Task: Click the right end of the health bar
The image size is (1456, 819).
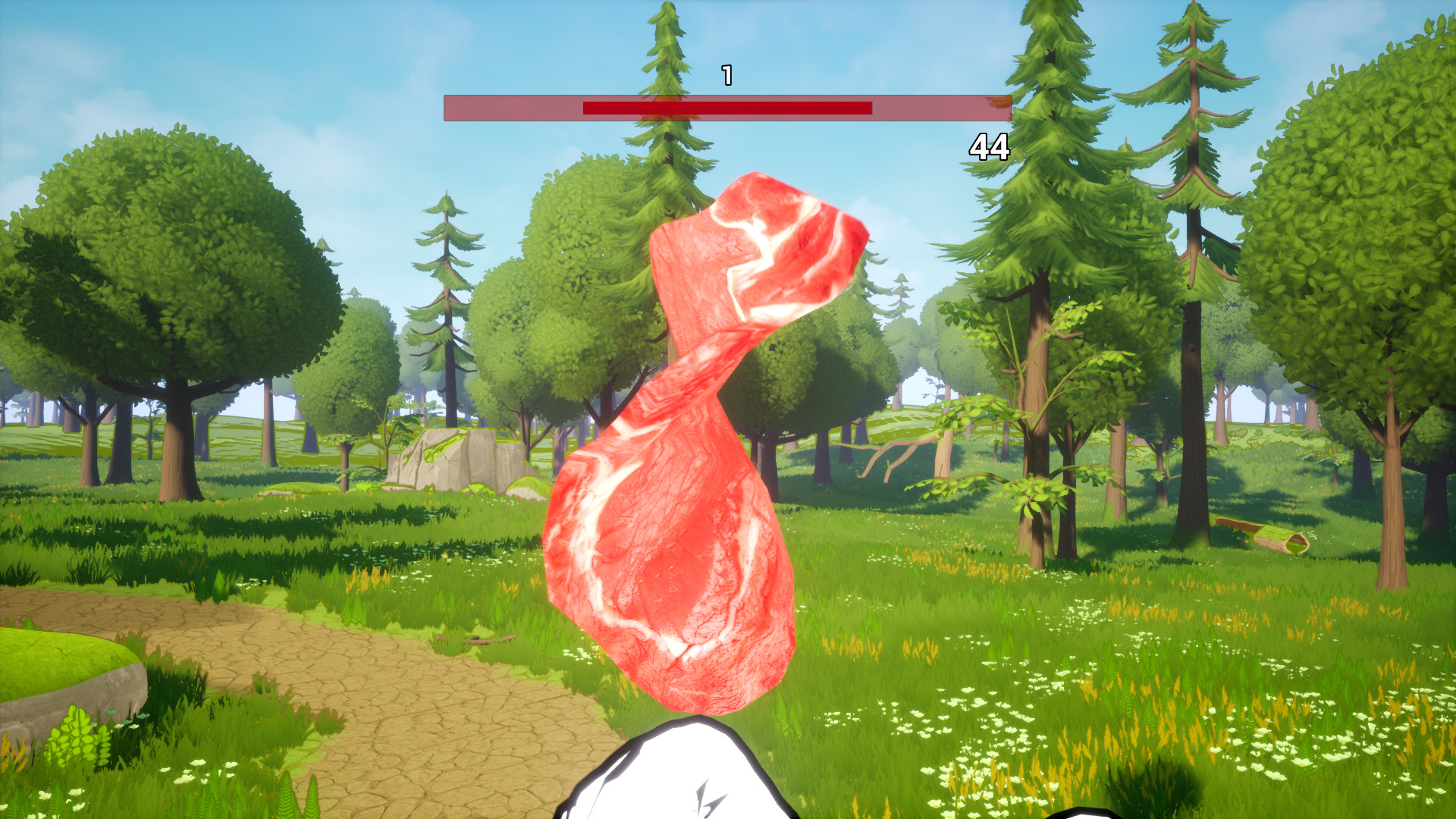Action: pos(1009,108)
